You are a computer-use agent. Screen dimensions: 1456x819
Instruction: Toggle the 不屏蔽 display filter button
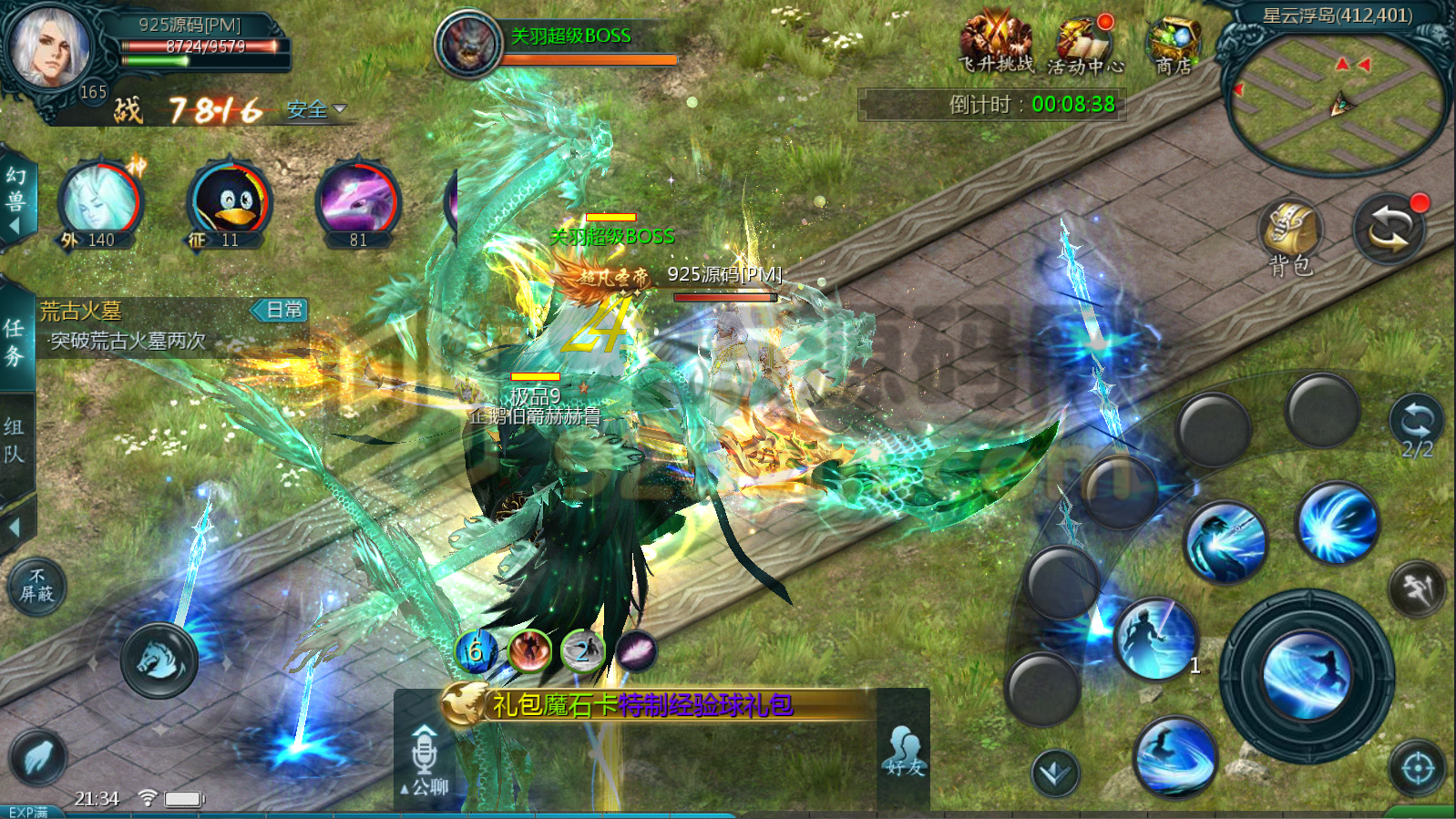pos(37,586)
